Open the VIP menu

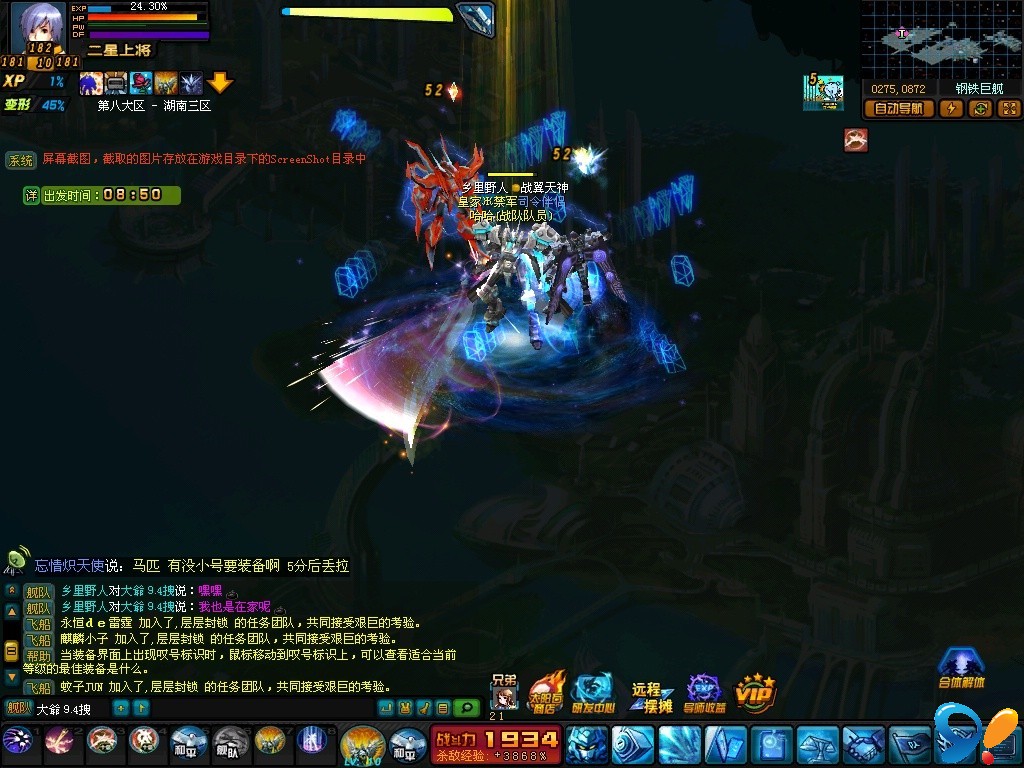tap(755, 691)
